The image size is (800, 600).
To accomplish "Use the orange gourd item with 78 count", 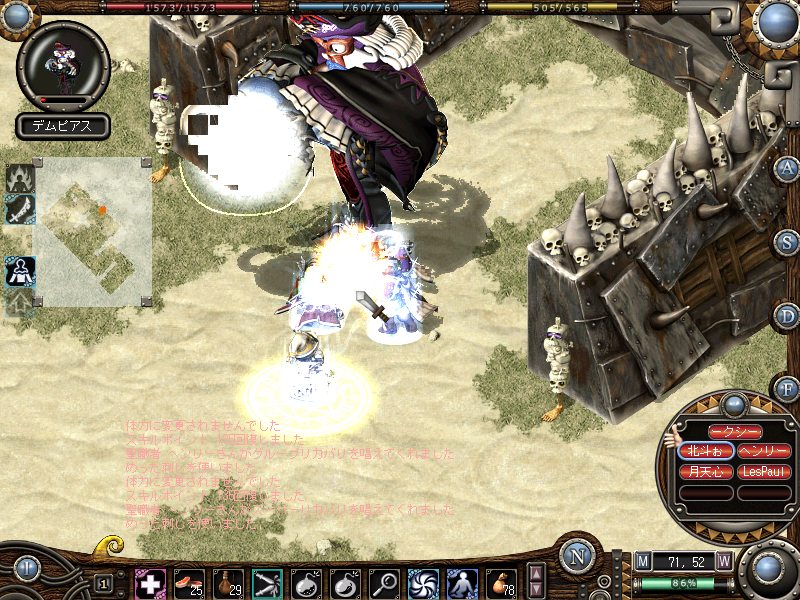I will pos(501,582).
